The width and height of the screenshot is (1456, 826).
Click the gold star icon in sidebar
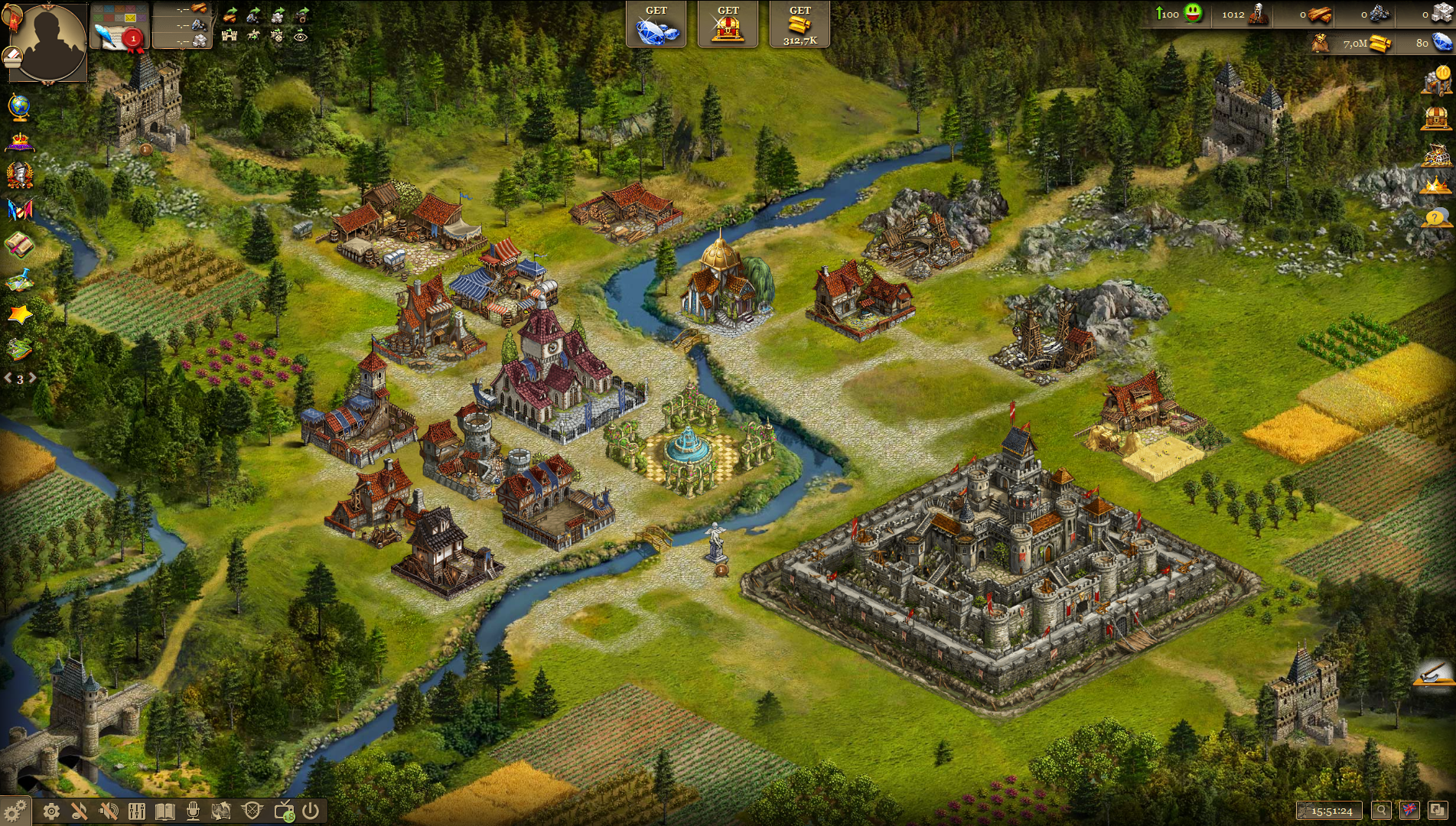[19, 314]
